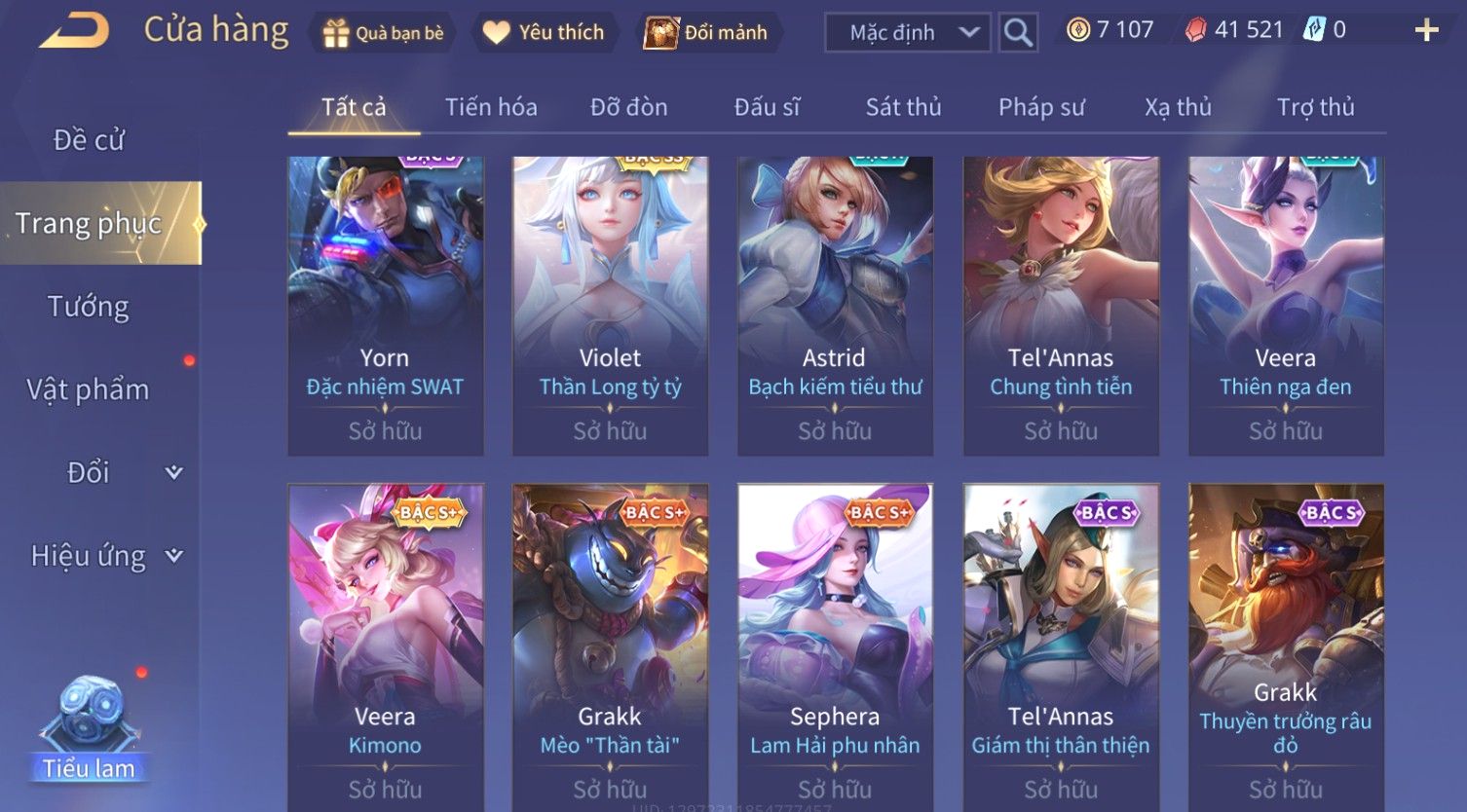Open the Đổi mảnh exchange
Screen dimensions: 1467x812
(x=706, y=33)
